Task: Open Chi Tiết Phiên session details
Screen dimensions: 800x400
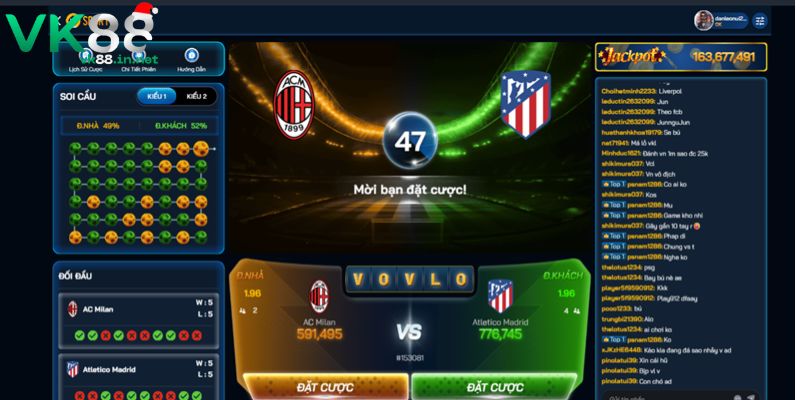Action: click(139, 61)
